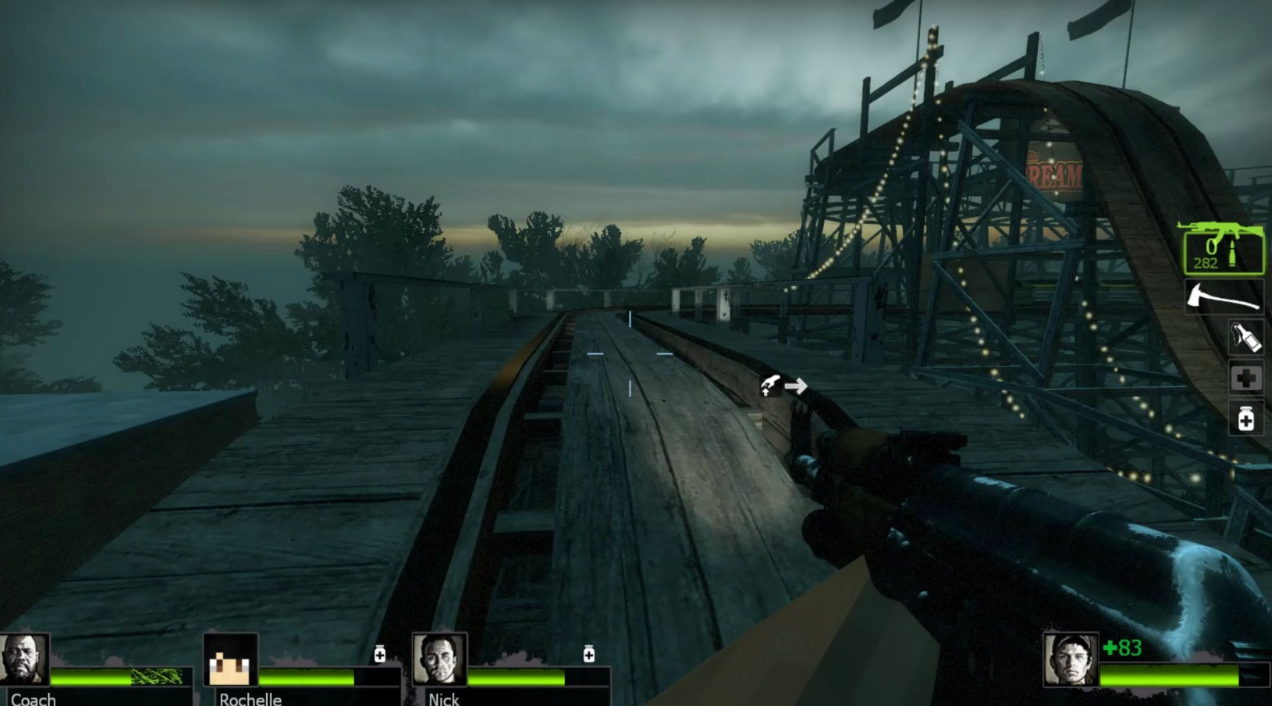The height and width of the screenshot is (706, 1272).
Task: Equip the Molotov bottle slot
Action: (x=1245, y=338)
